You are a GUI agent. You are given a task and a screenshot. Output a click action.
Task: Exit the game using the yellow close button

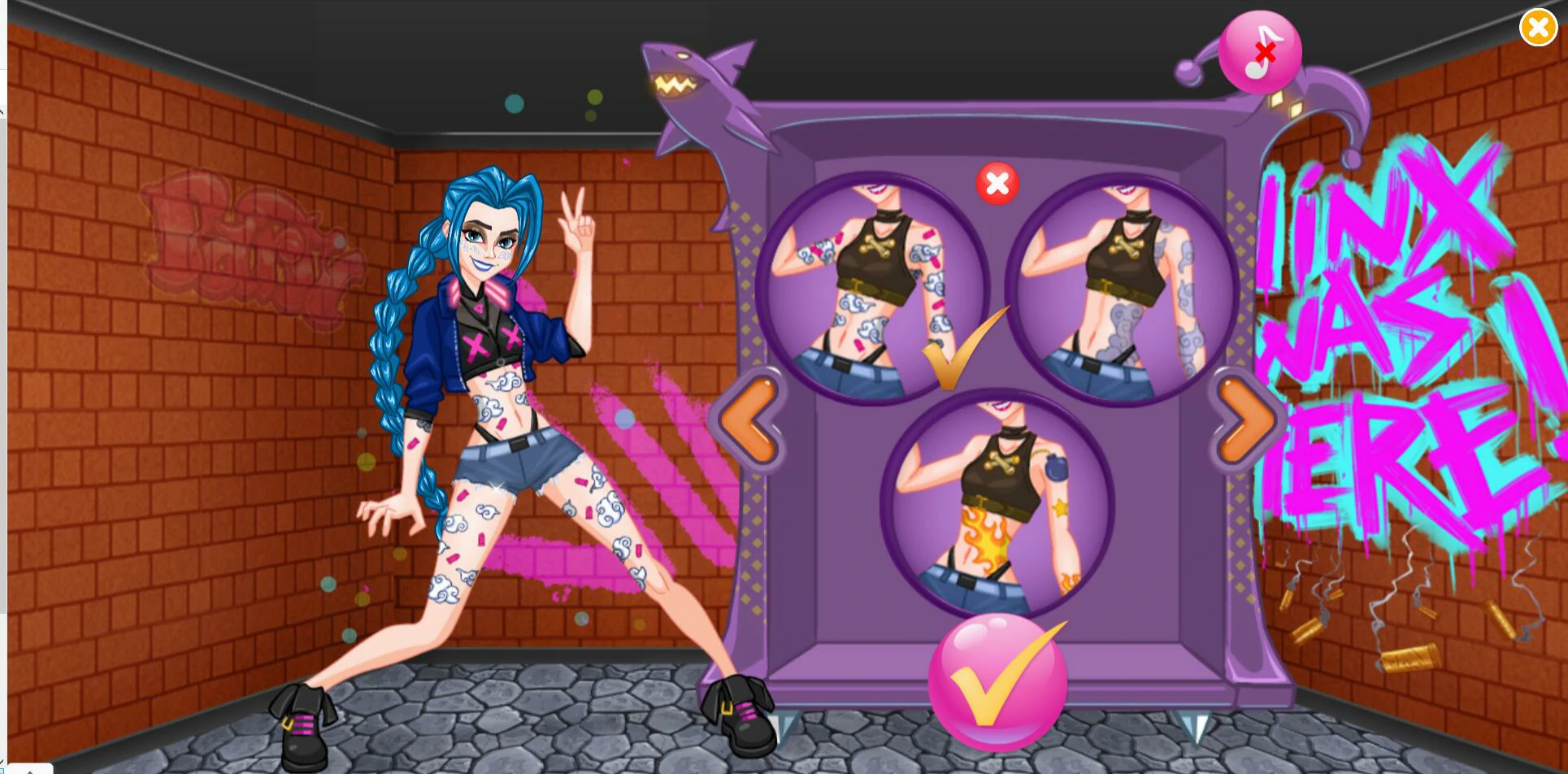(1537, 28)
